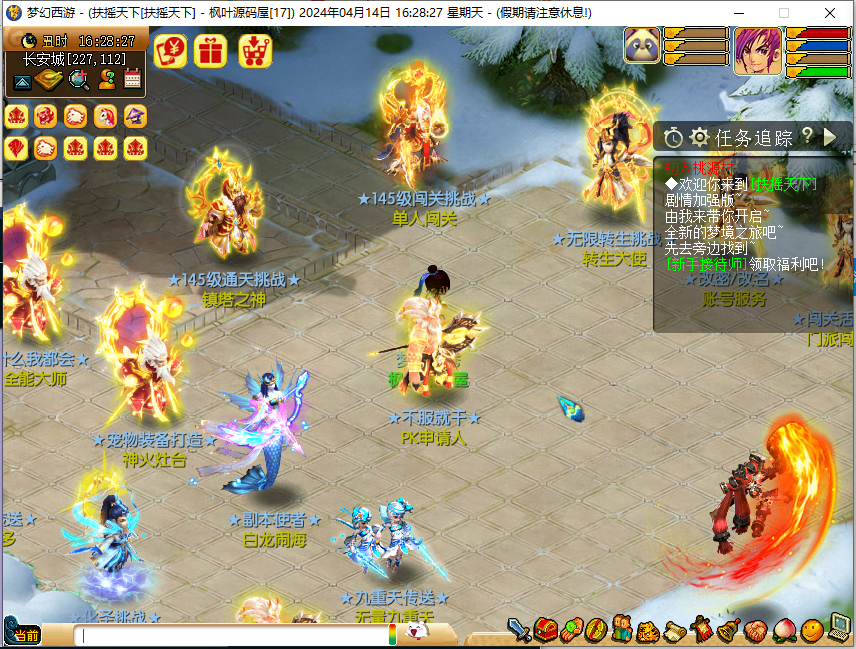Open the shopping cart store icon
Image resolution: width=856 pixels, height=649 pixels.
256,50
